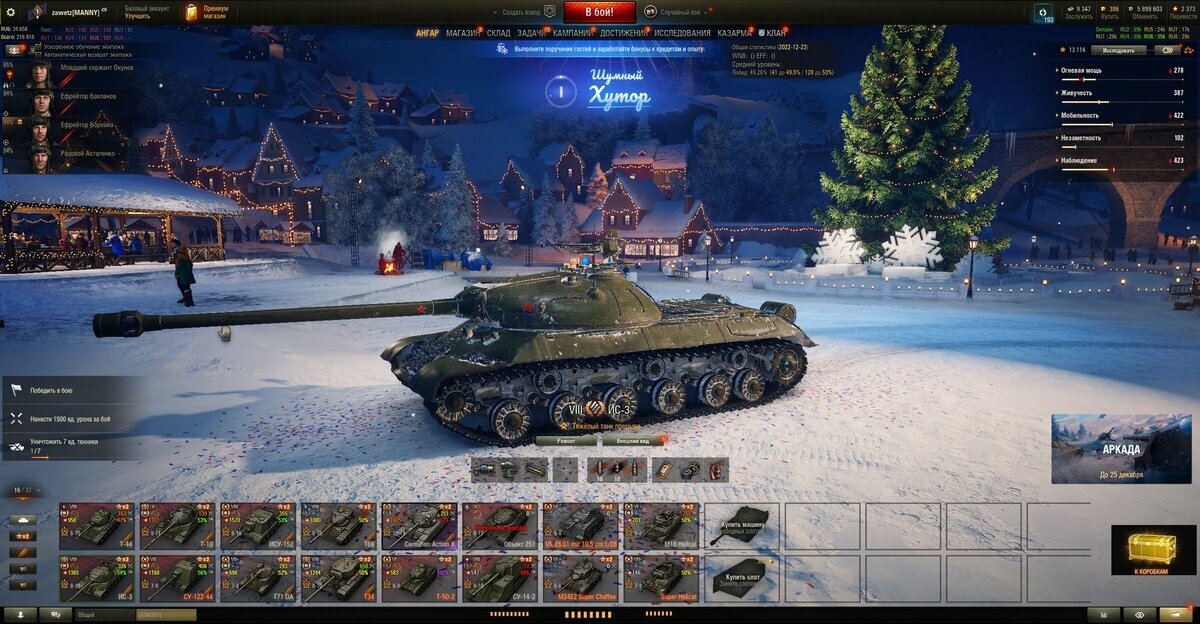
Task: Pick the M18 Hellcat in the carousel
Action: [x=661, y=525]
